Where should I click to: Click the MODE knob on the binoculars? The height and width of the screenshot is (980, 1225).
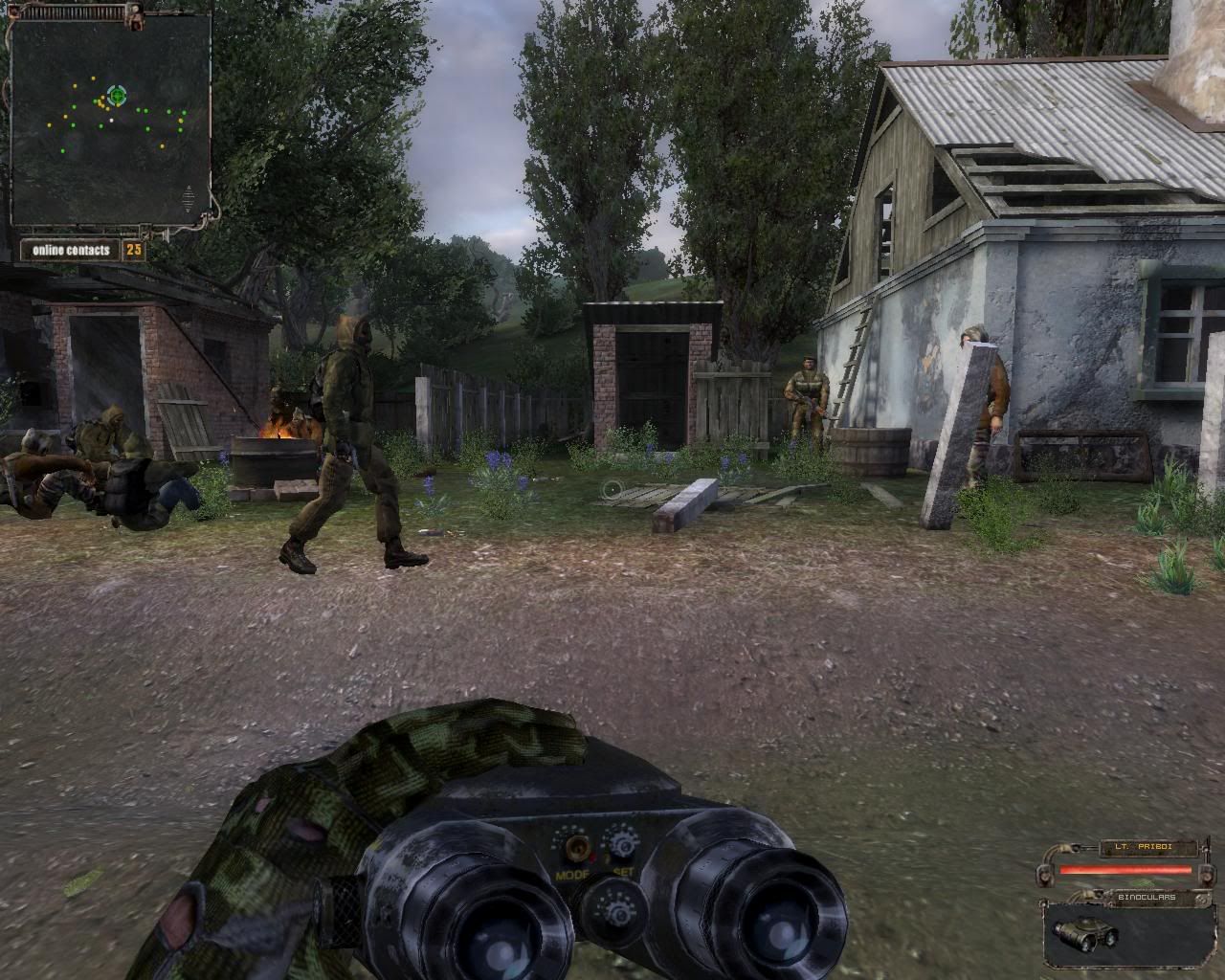[577, 847]
